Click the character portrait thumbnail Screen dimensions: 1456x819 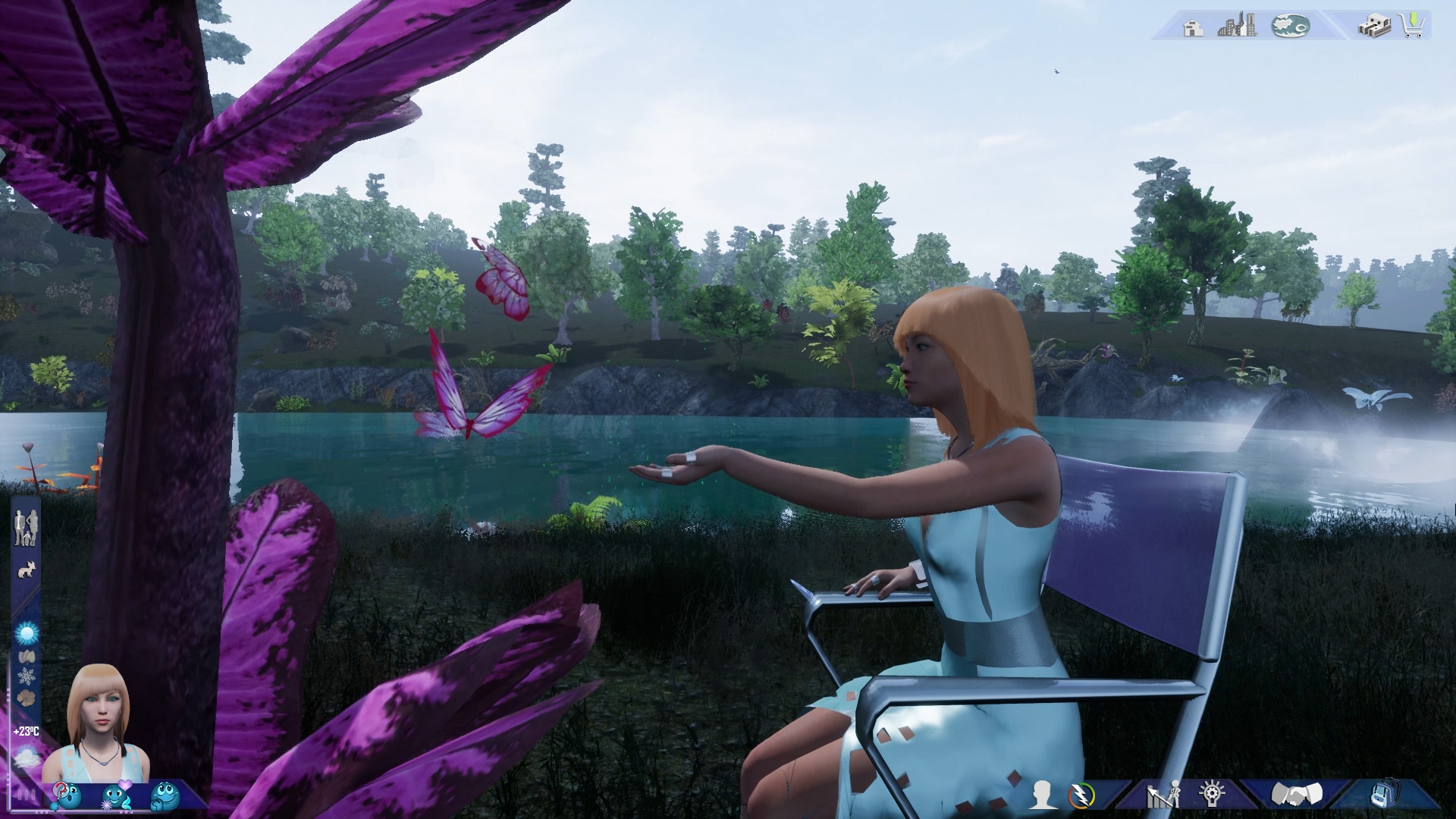[96, 720]
